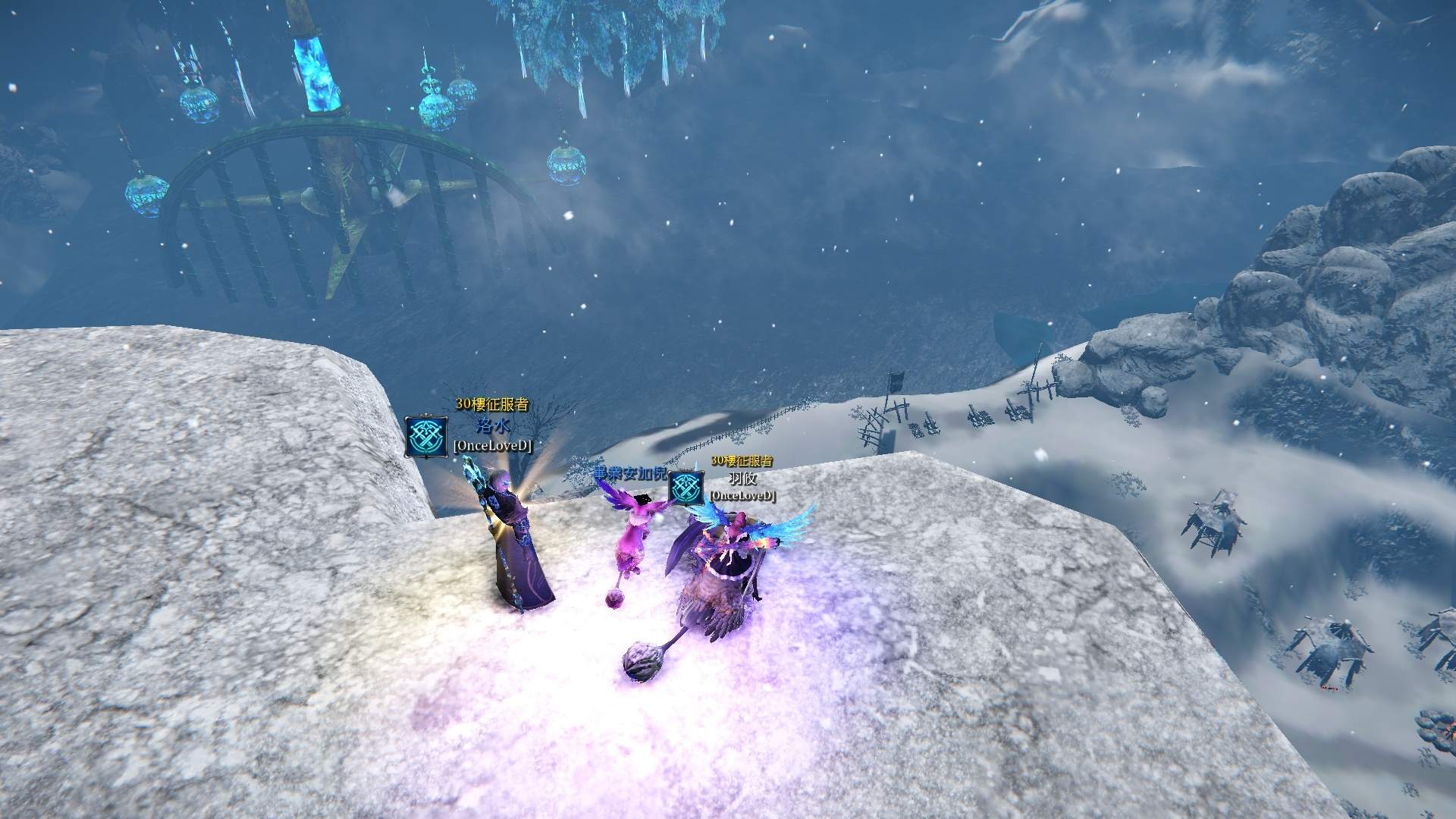Click the guild emblem beside 洛水

pos(425,436)
